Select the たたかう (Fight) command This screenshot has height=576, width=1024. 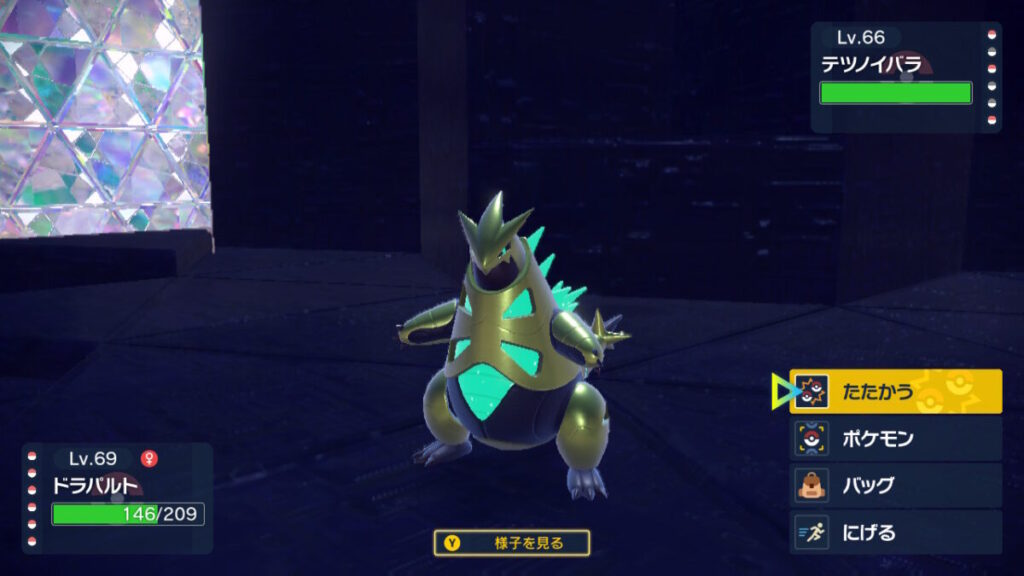pos(896,391)
